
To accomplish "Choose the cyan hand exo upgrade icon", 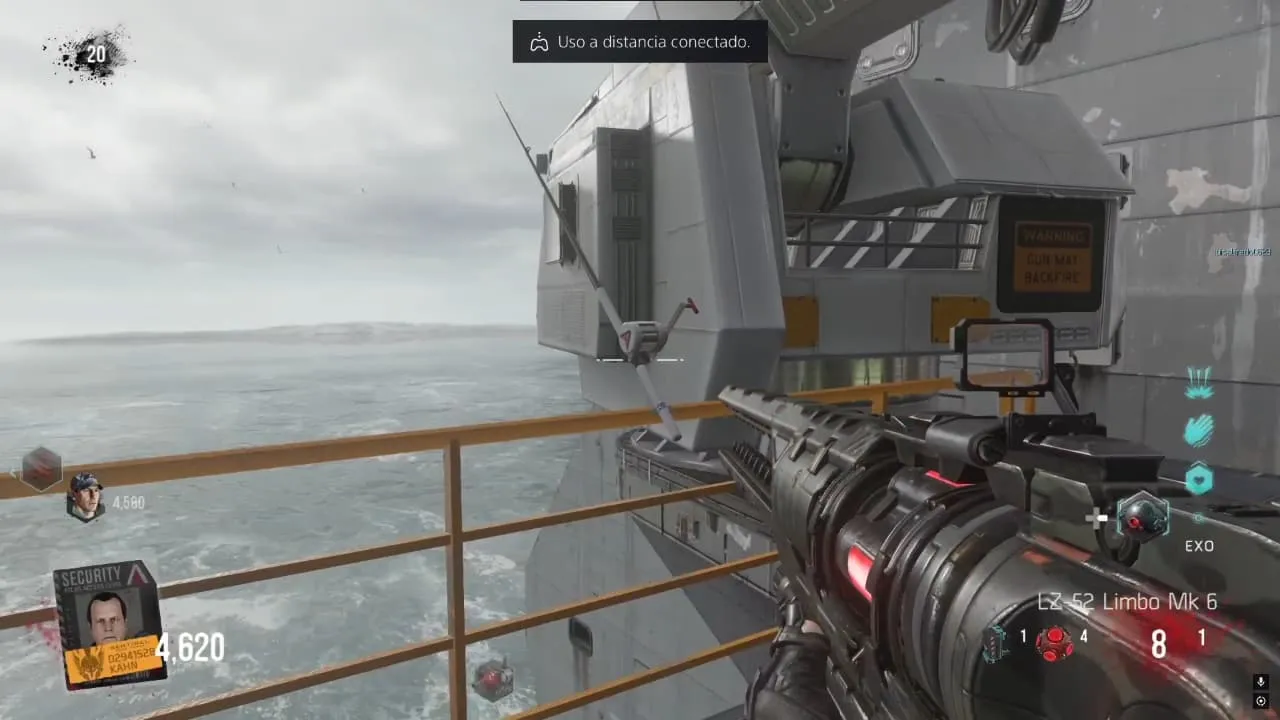I will tap(1199, 431).
